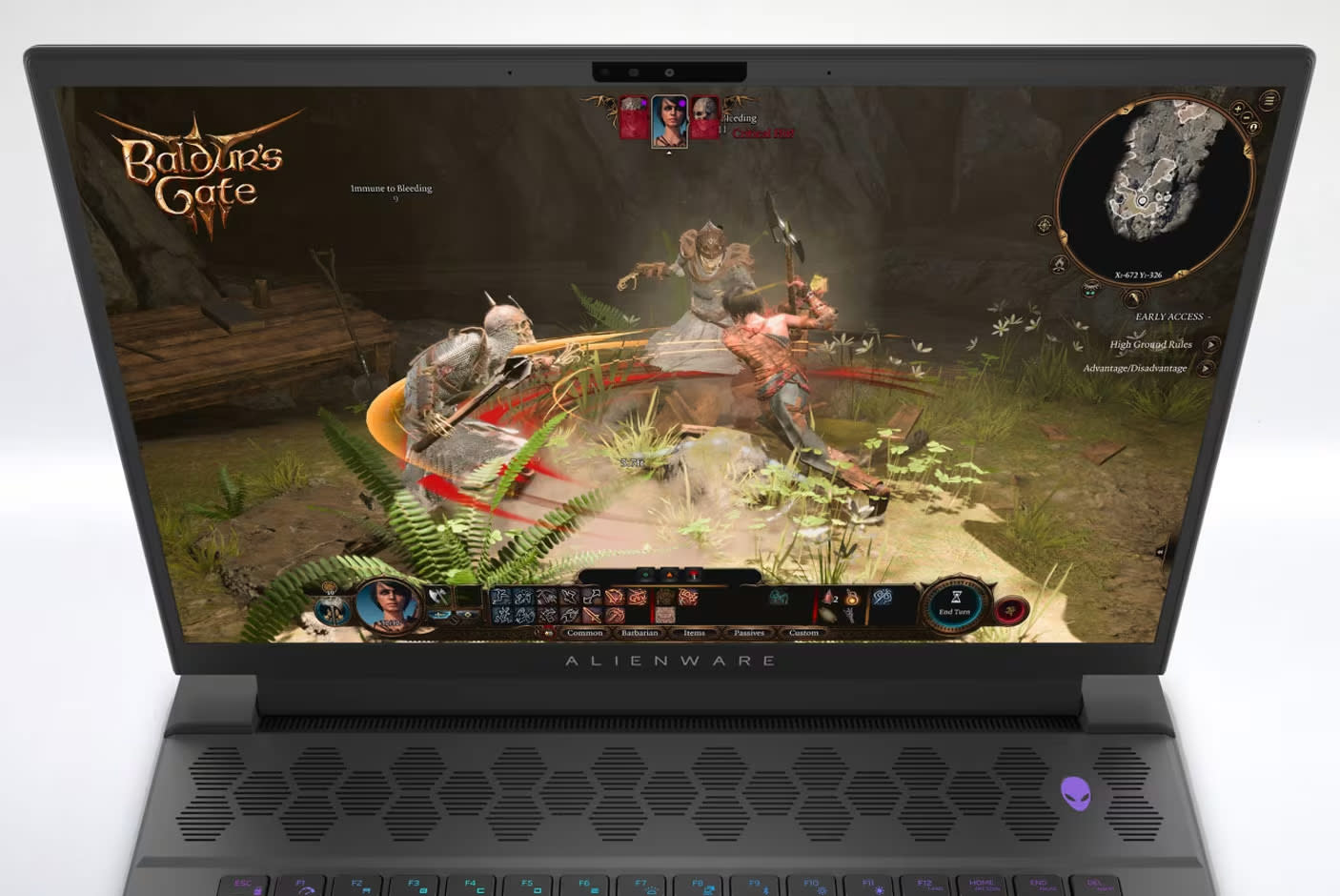Screen dimensions: 1340x896
Task: Click the zoom-in button on the minimap
Action: (x=1238, y=110)
